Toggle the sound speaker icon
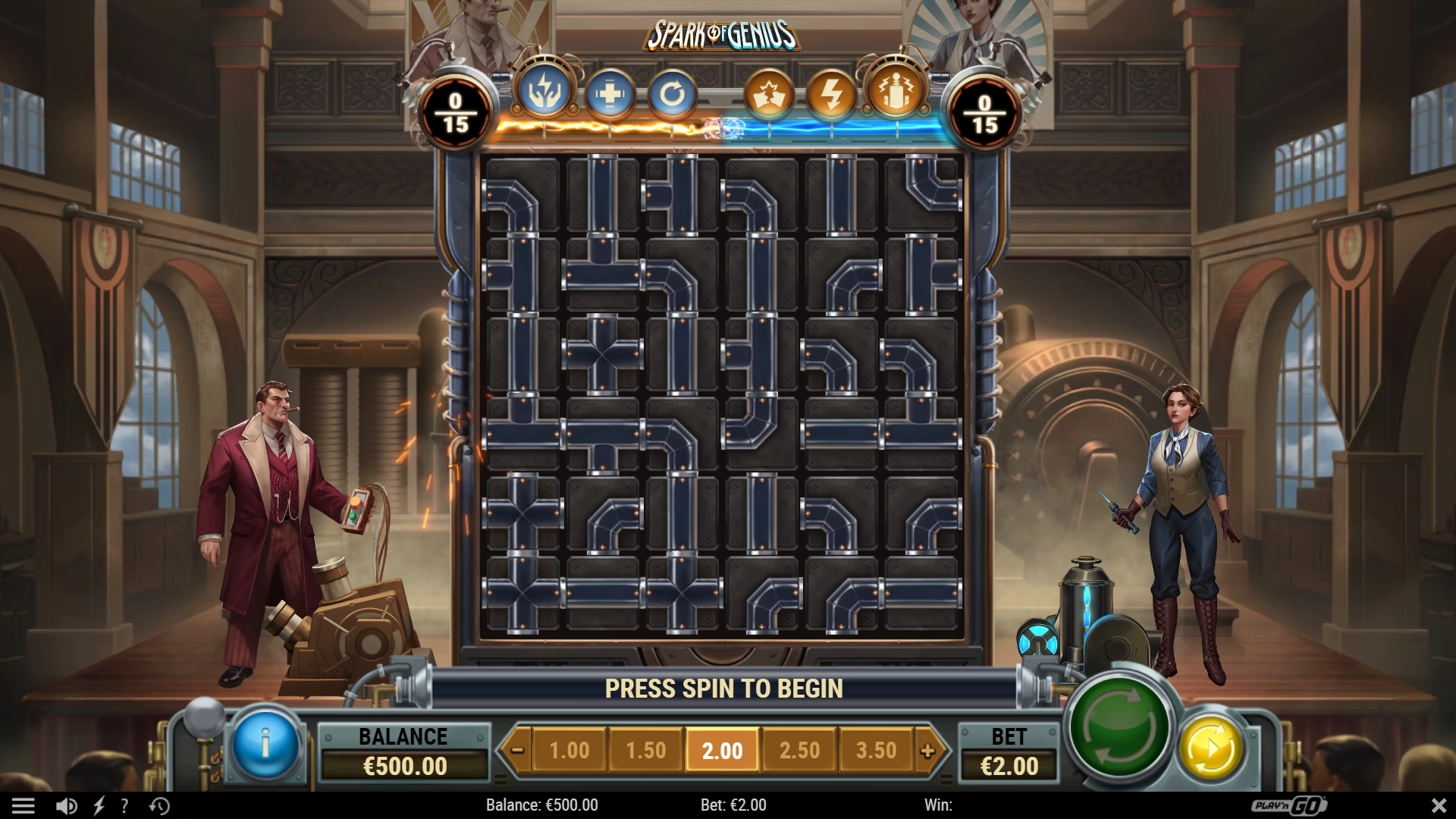The image size is (1456, 819). coord(66,805)
